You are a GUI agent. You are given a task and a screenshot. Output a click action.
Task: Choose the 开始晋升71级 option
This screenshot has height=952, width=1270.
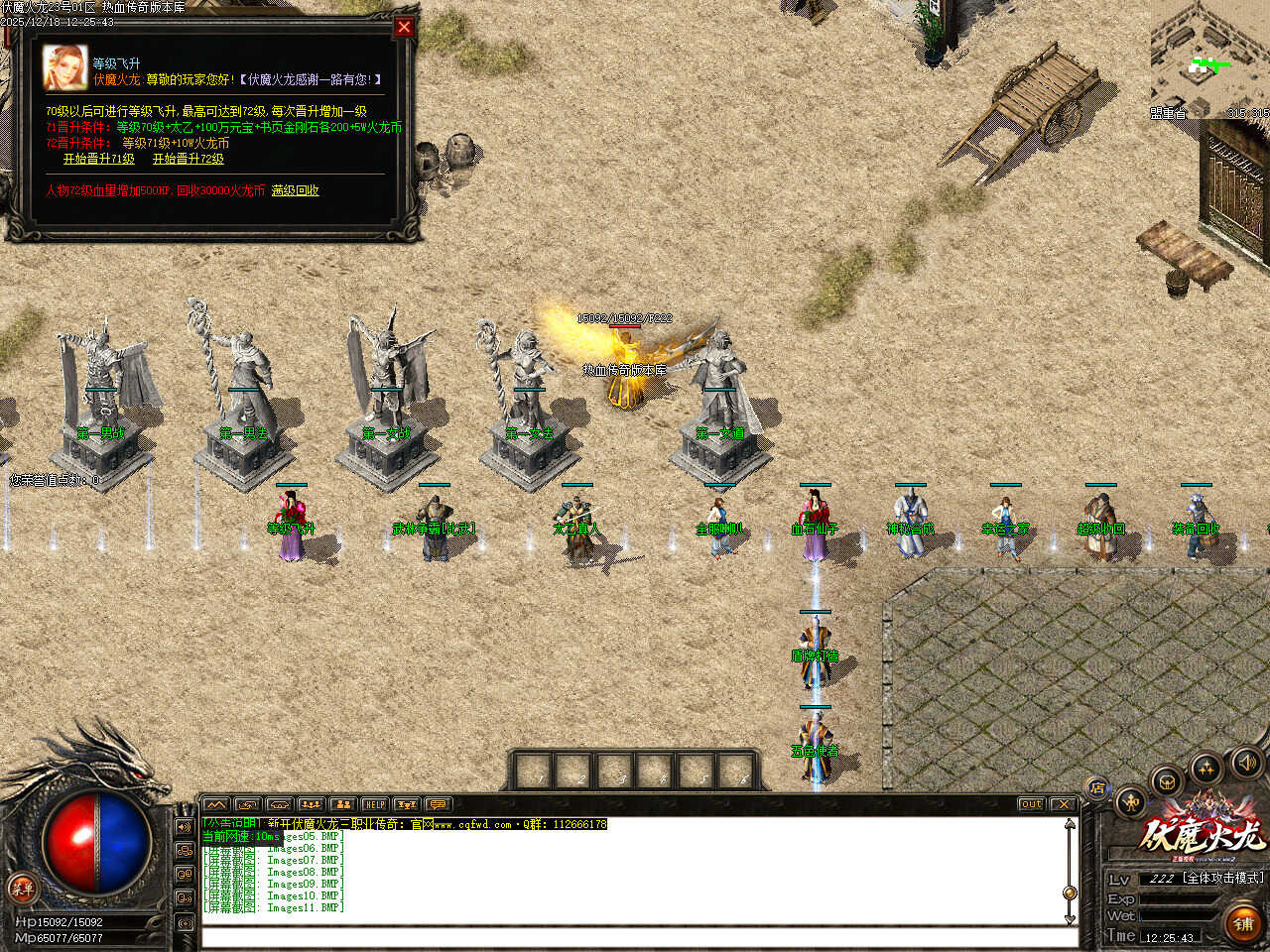[99, 159]
